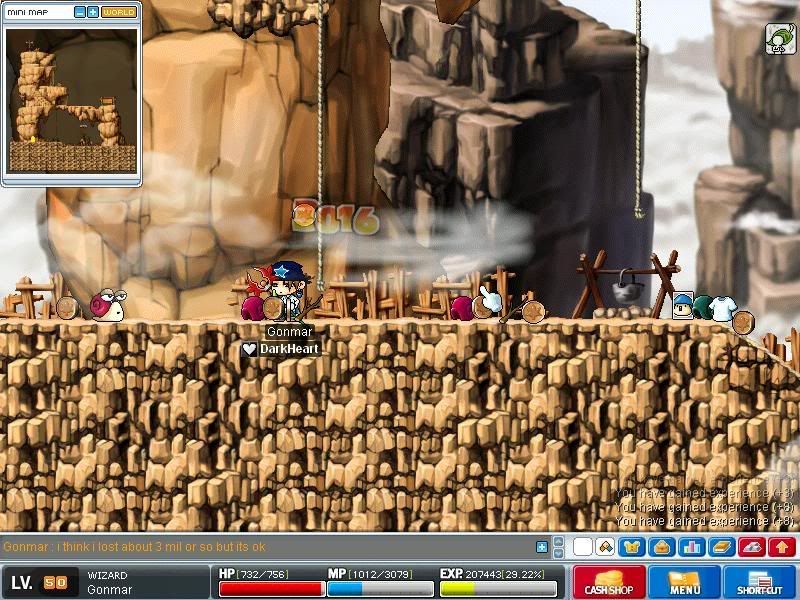The height and width of the screenshot is (600, 800).
Task: Expand the mini map with the plus button
Action: click(x=92, y=12)
